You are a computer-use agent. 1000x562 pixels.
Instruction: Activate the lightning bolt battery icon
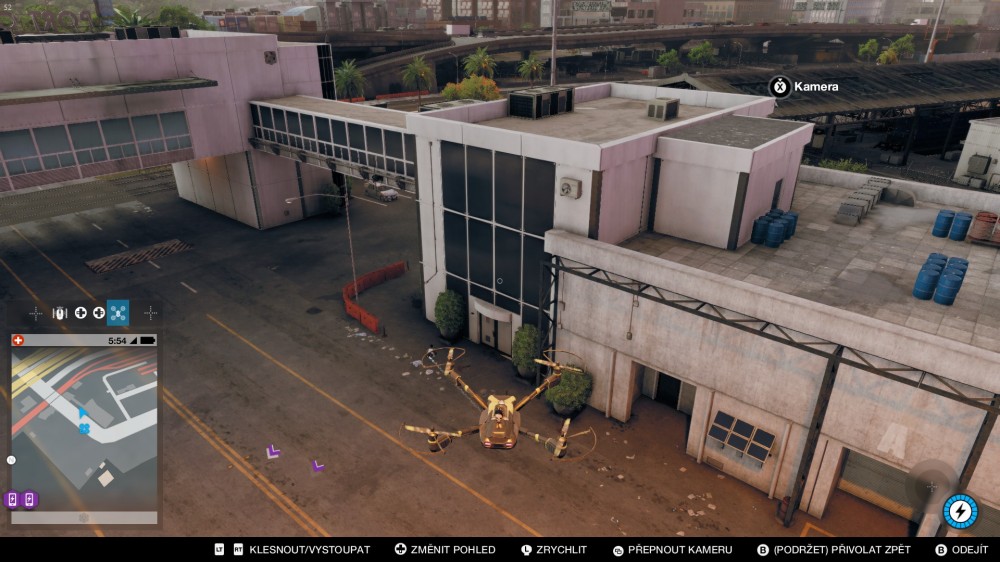point(960,511)
